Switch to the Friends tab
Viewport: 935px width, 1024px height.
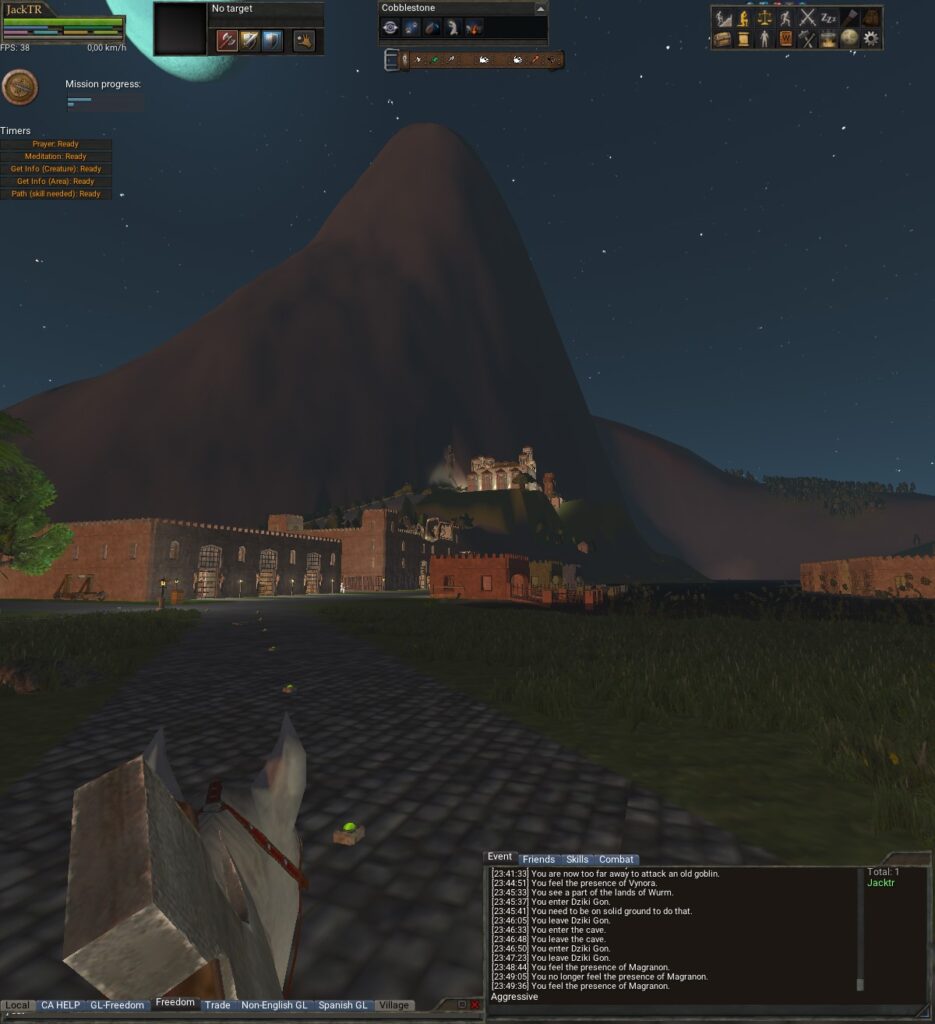(x=538, y=859)
